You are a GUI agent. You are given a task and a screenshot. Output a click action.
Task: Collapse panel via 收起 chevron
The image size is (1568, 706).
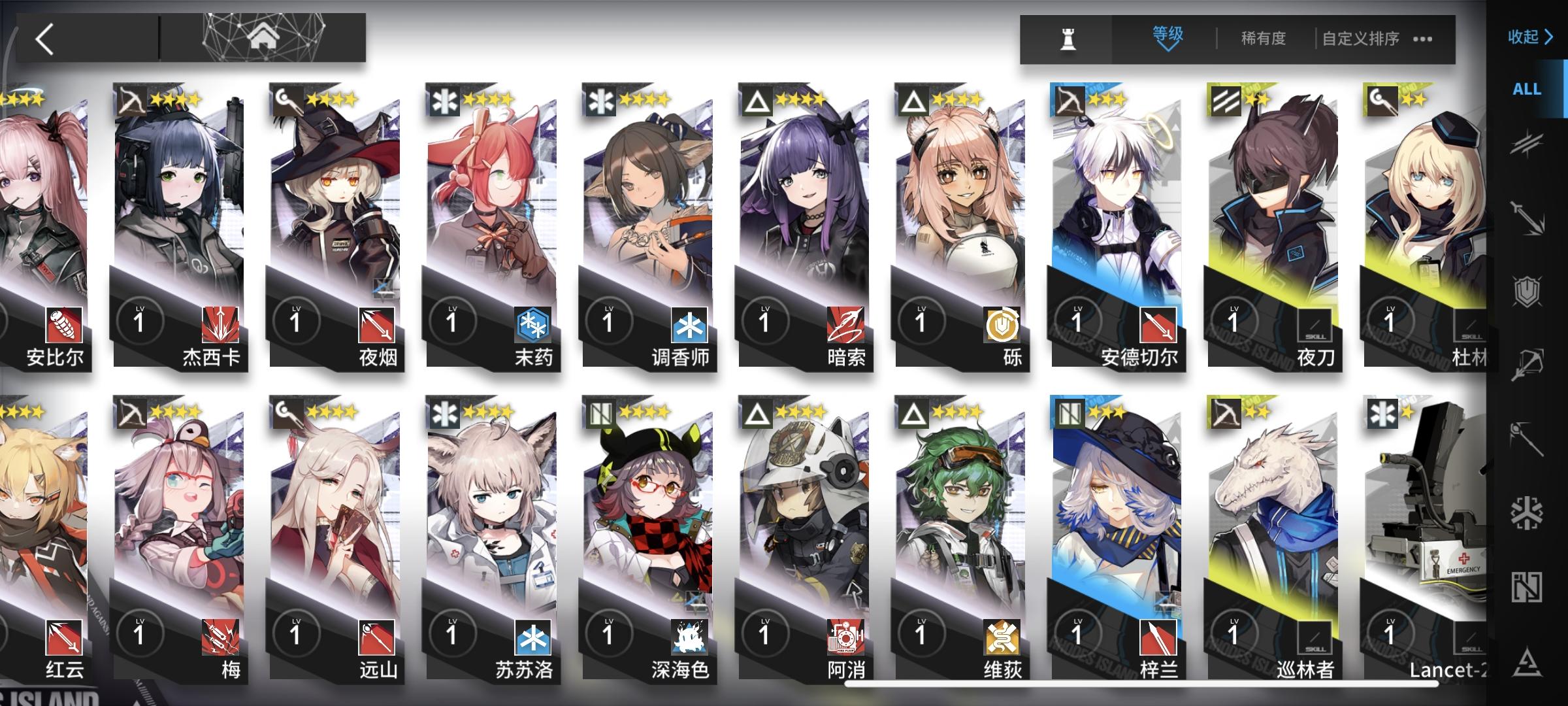pyautogui.click(x=1529, y=38)
